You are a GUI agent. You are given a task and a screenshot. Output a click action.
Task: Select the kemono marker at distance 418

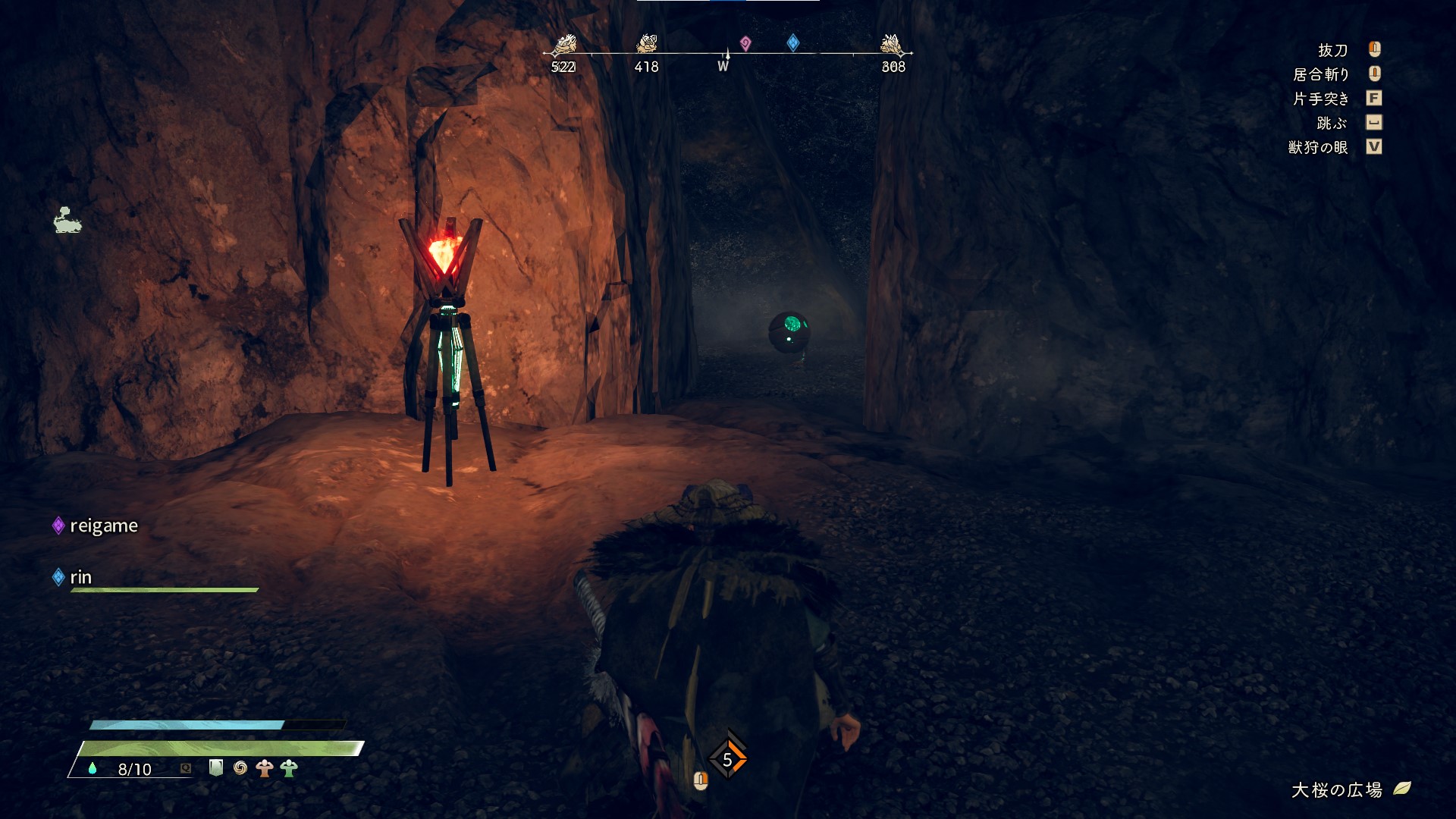(x=646, y=44)
